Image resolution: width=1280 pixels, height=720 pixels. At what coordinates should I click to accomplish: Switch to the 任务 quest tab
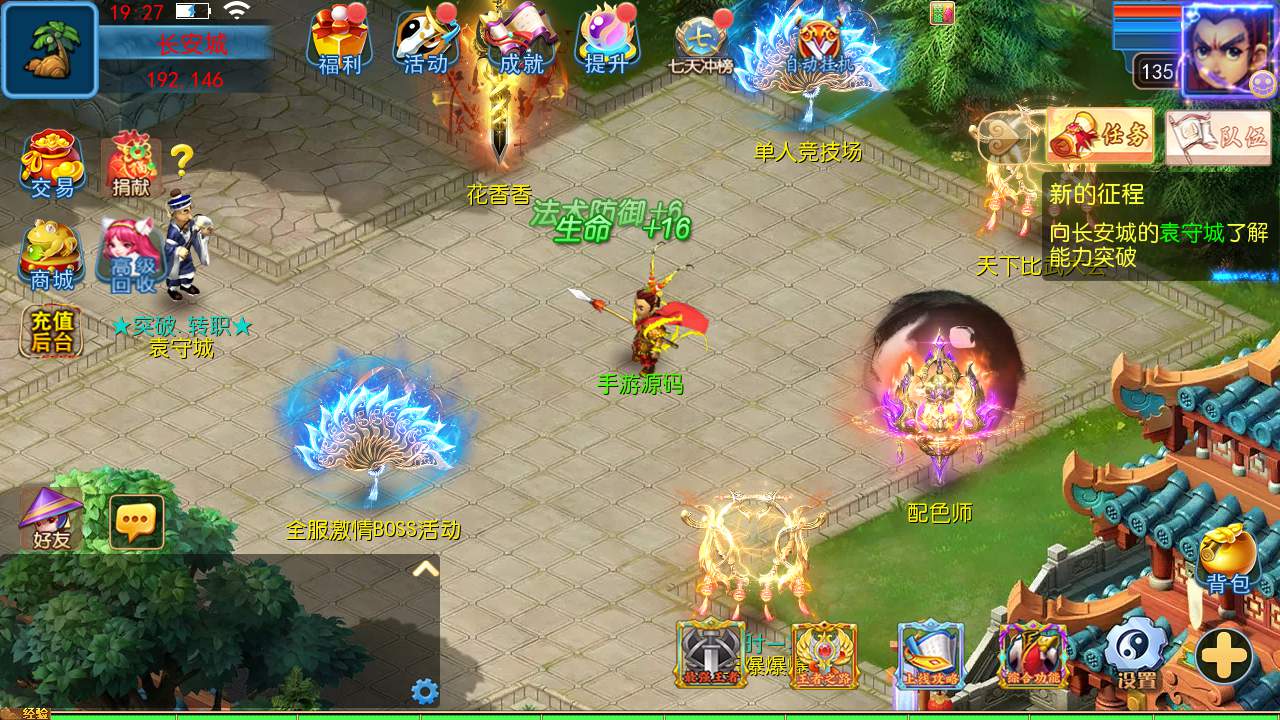[x=1100, y=136]
